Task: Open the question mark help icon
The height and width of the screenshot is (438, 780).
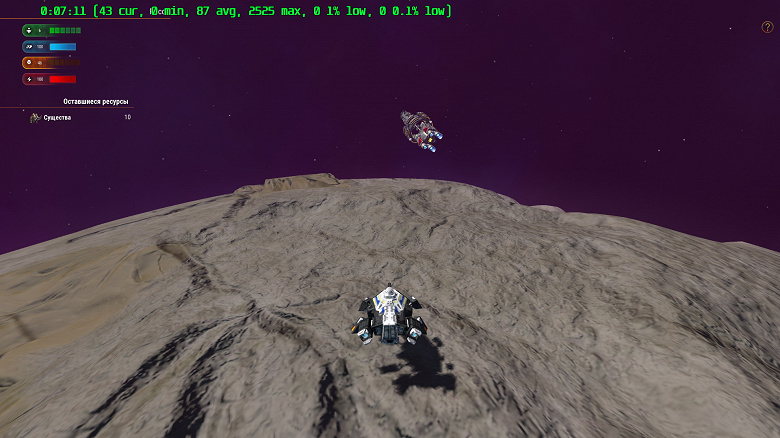Action: click(767, 28)
